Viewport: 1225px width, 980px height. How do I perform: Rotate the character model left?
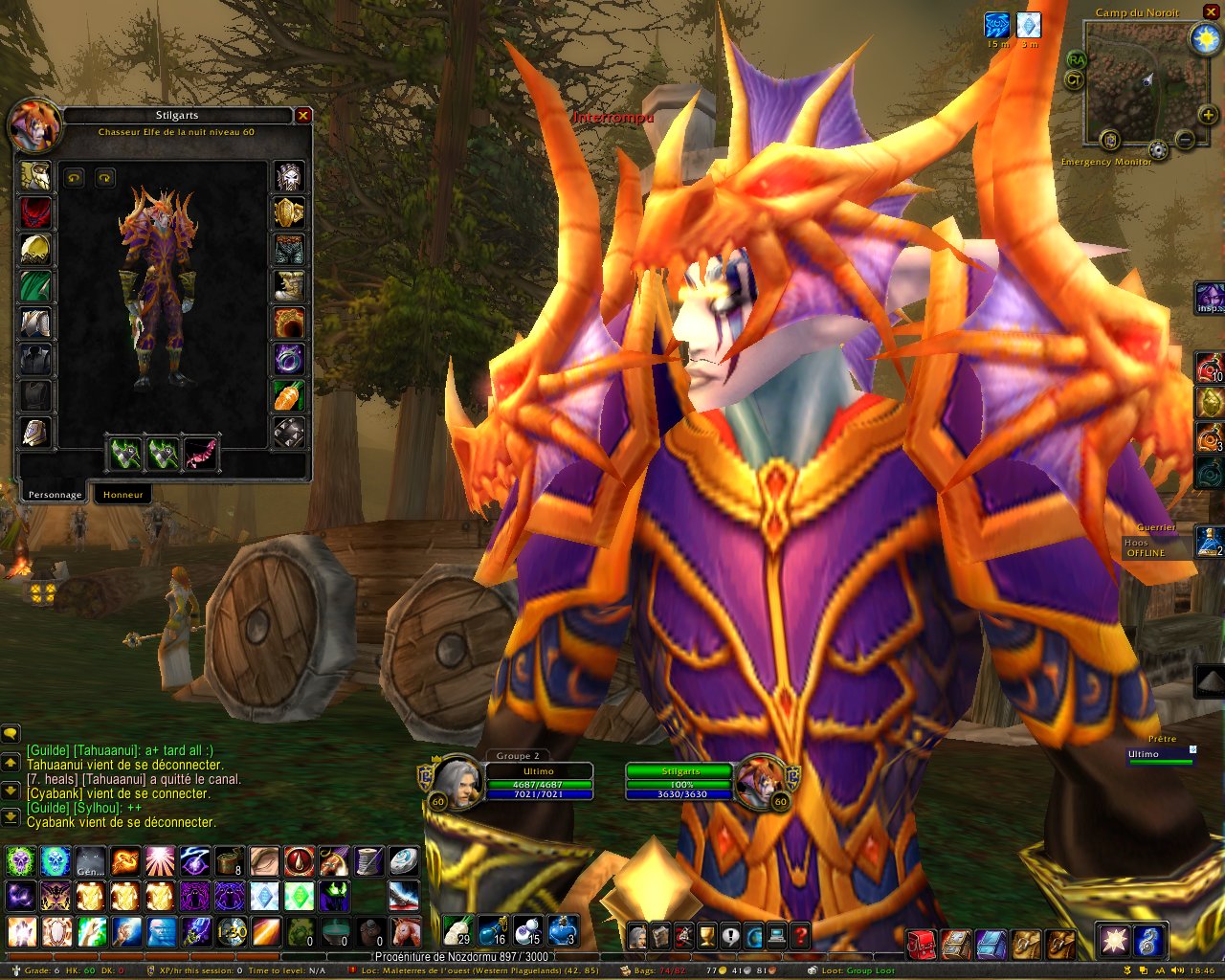tap(74, 178)
